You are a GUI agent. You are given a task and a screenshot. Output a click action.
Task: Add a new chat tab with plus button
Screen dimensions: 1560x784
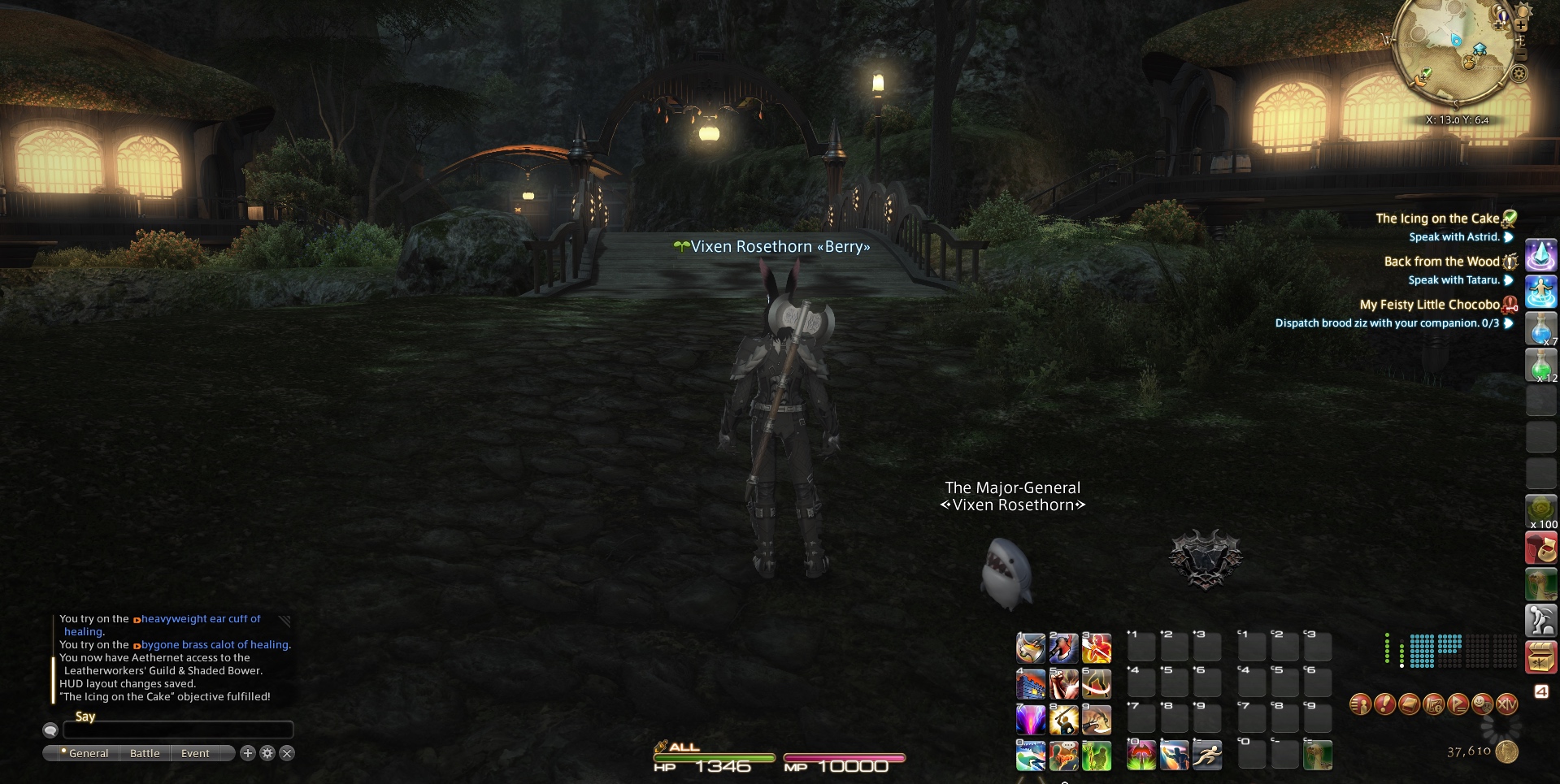pyautogui.click(x=248, y=753)
